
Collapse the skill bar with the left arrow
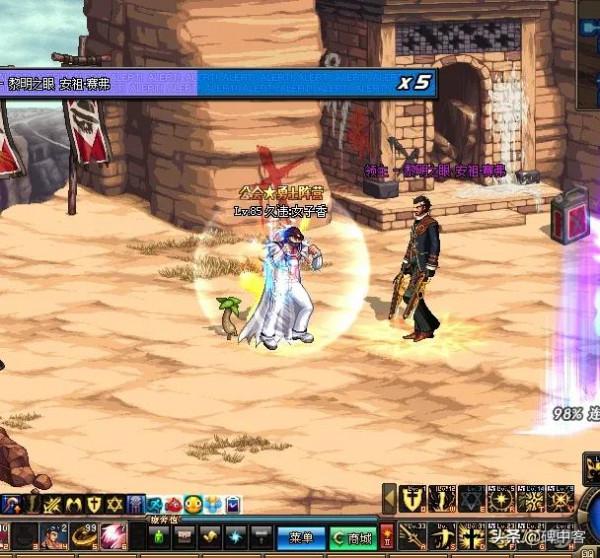[390, 497]
